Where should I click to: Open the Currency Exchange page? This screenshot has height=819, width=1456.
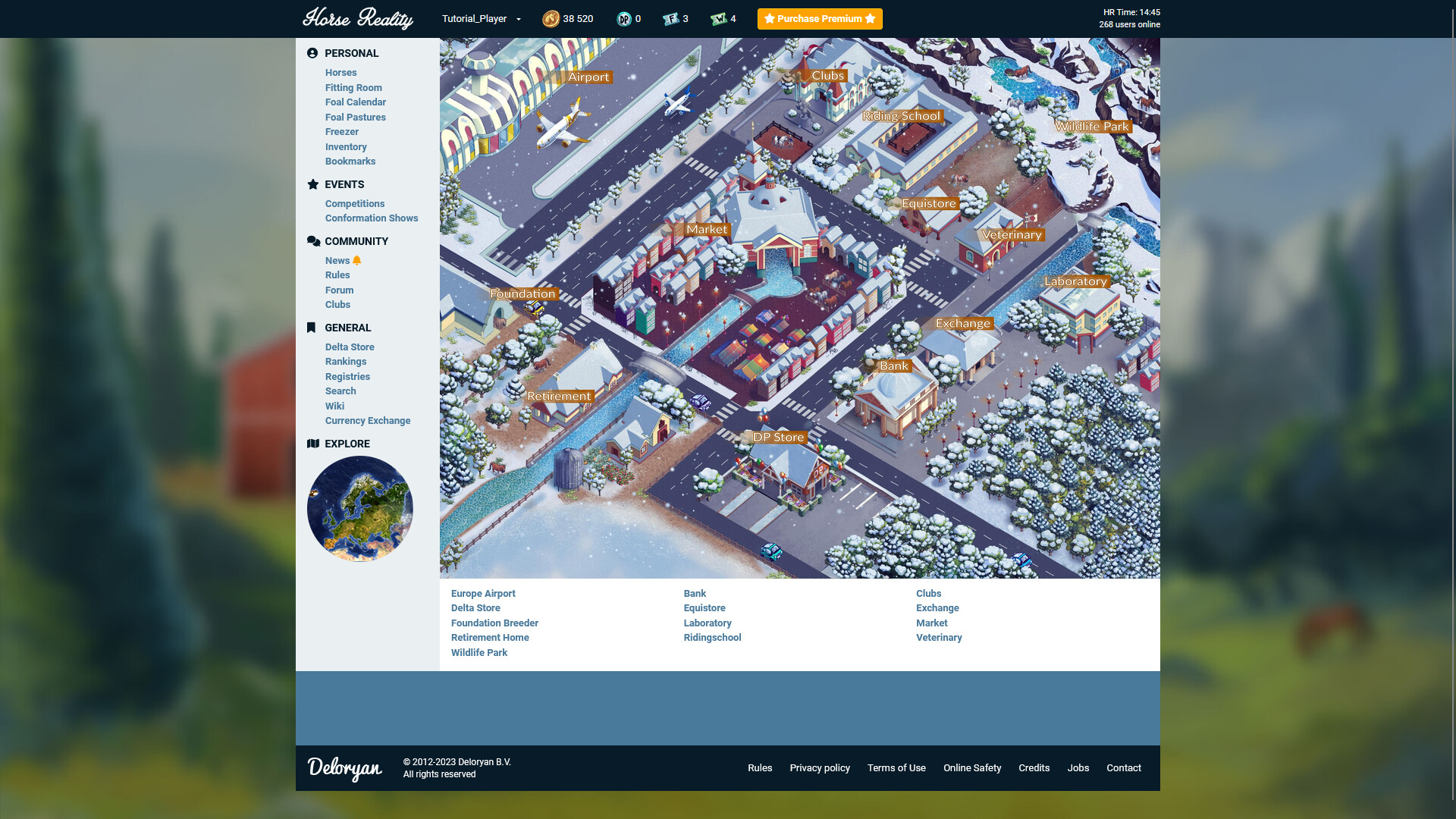click(x=368, y=420)
